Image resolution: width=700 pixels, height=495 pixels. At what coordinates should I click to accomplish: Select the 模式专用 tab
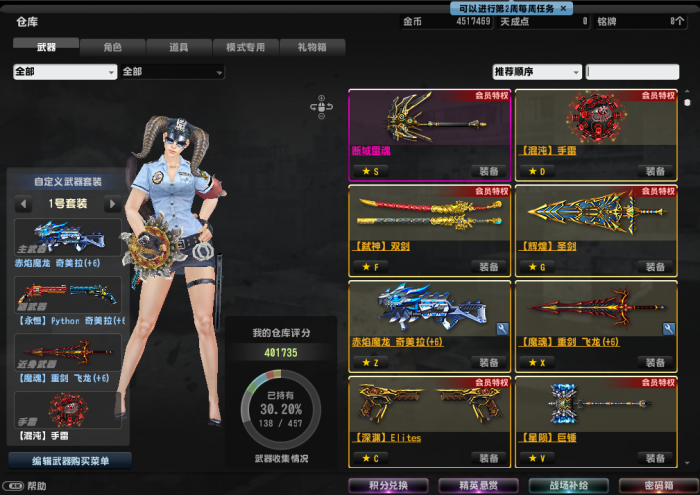(245, 47)
